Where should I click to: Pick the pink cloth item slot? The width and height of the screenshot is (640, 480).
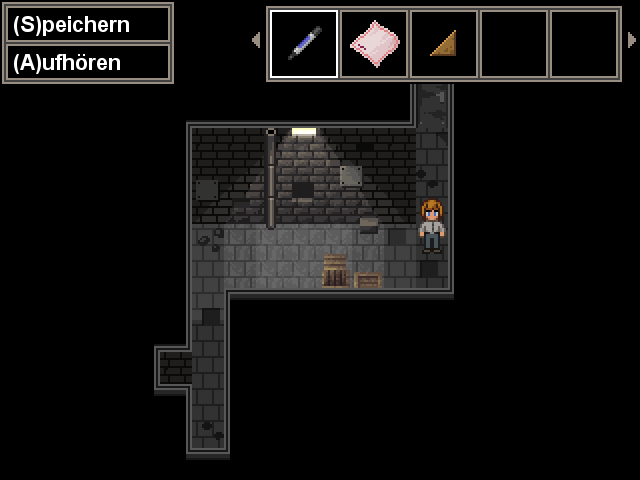(374, 44)
